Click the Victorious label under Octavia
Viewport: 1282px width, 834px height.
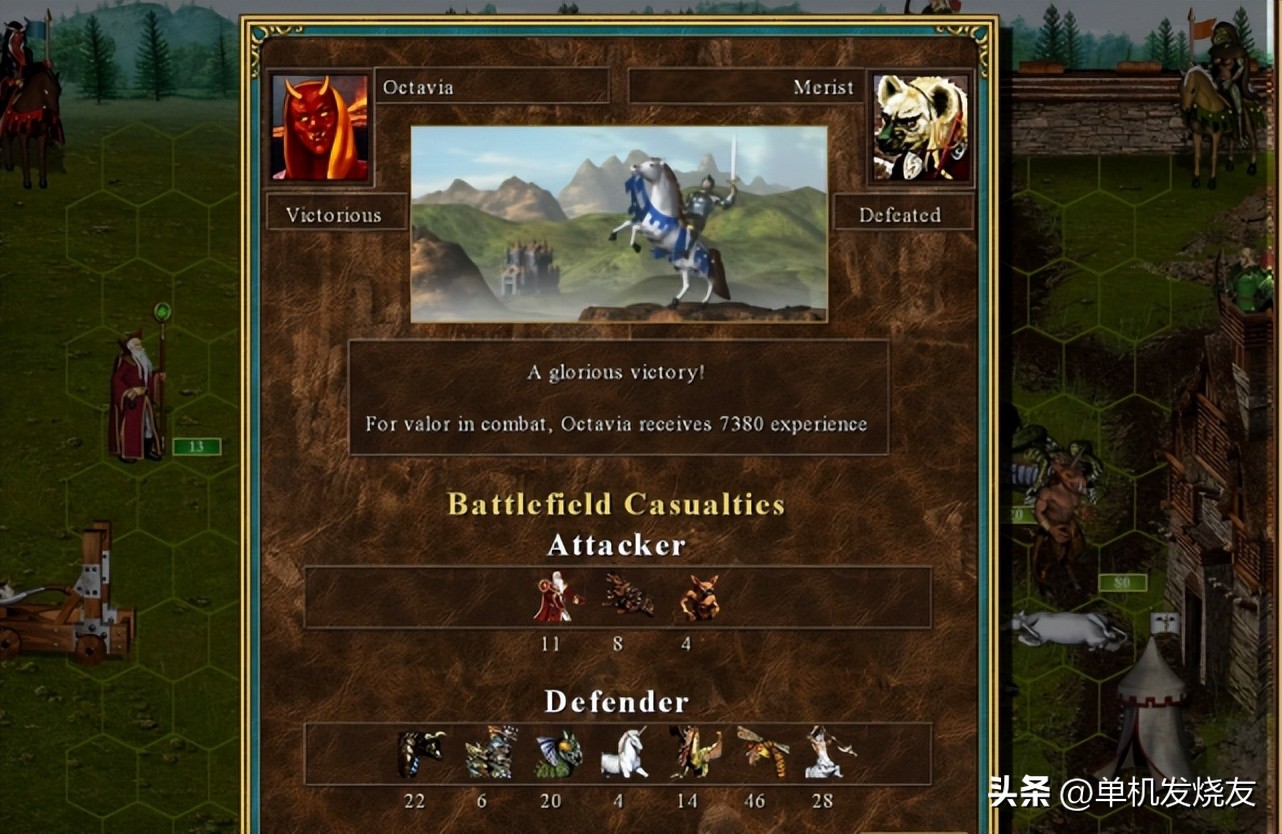(337, 214)
